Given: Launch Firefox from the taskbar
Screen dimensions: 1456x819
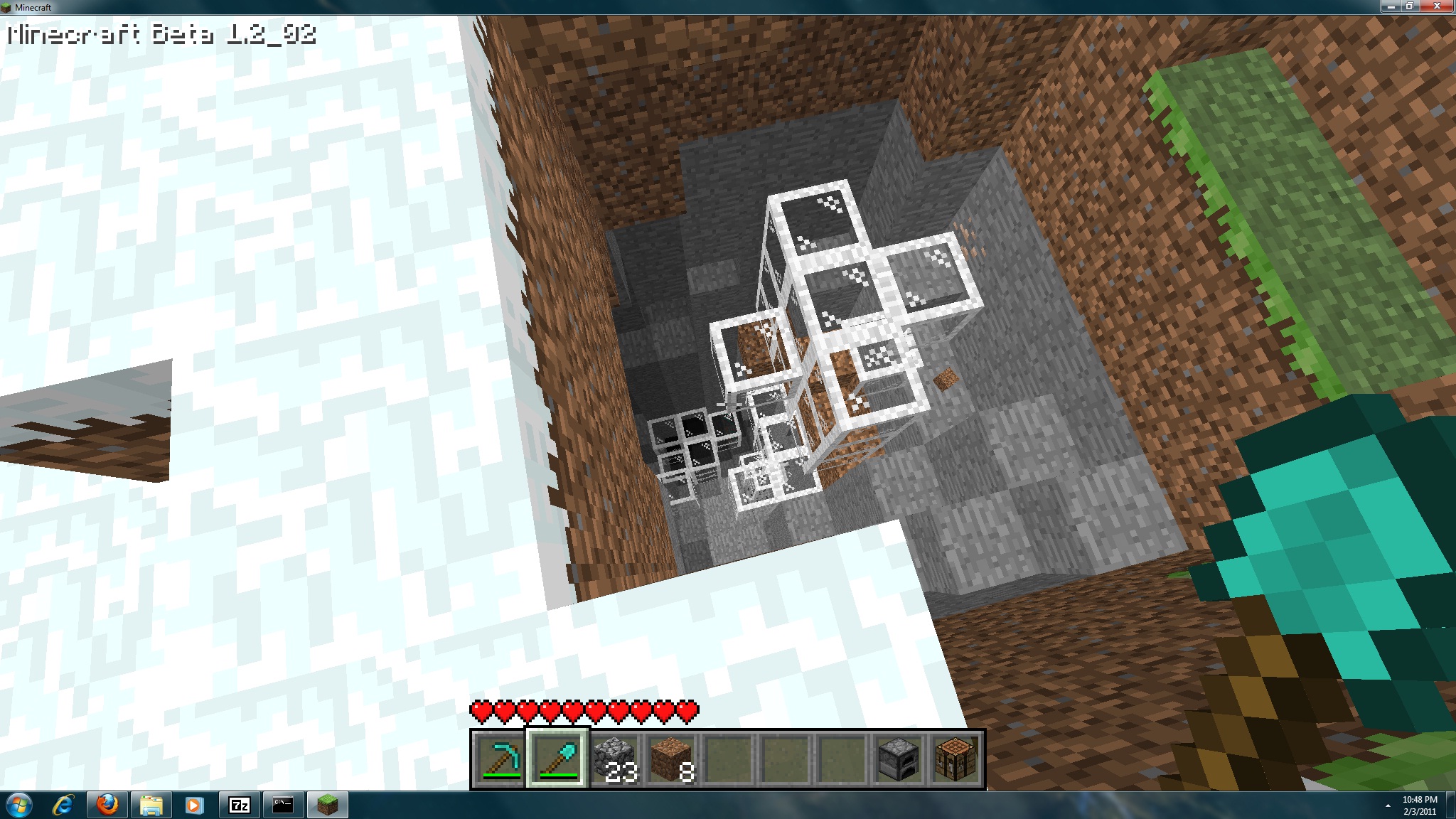Looking at the screenshot, I should coord(107,804).
